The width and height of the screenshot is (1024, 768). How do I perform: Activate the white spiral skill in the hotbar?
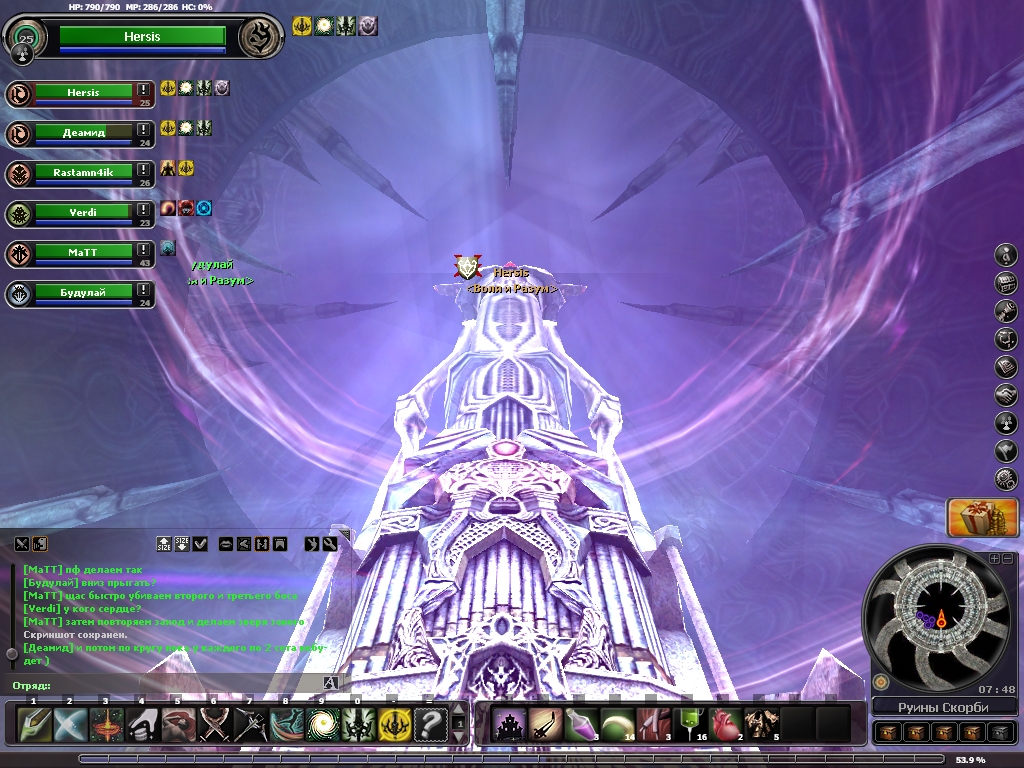(322, 723)
